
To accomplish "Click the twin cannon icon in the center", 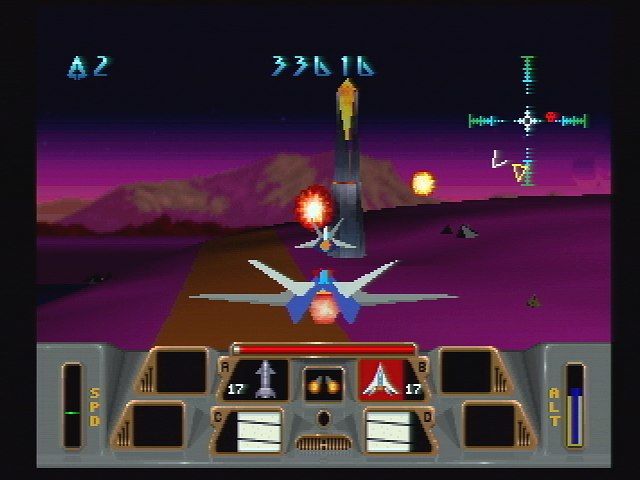I will (x=323, y=382).
